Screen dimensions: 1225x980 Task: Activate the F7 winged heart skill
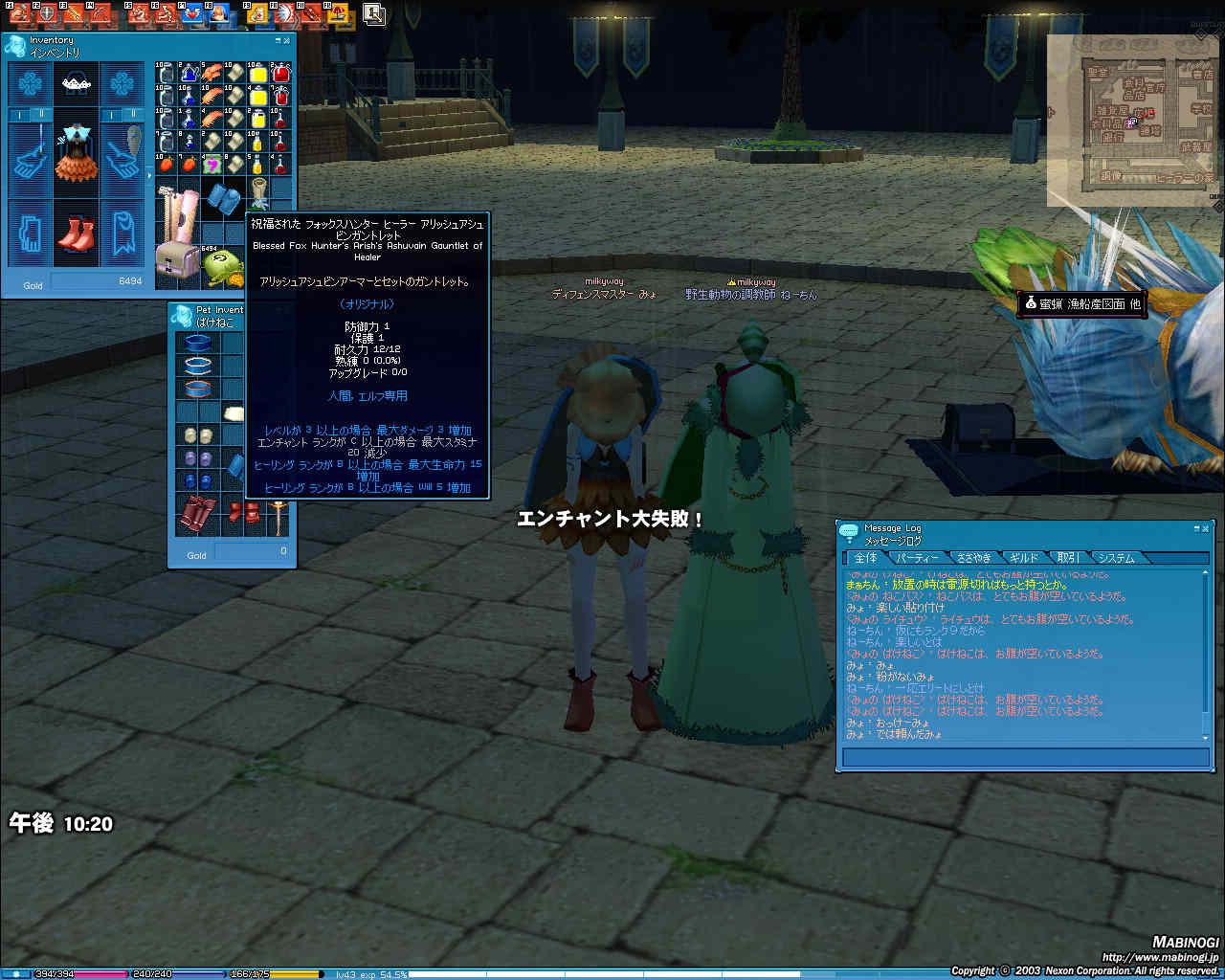click(x=193, y=13)
